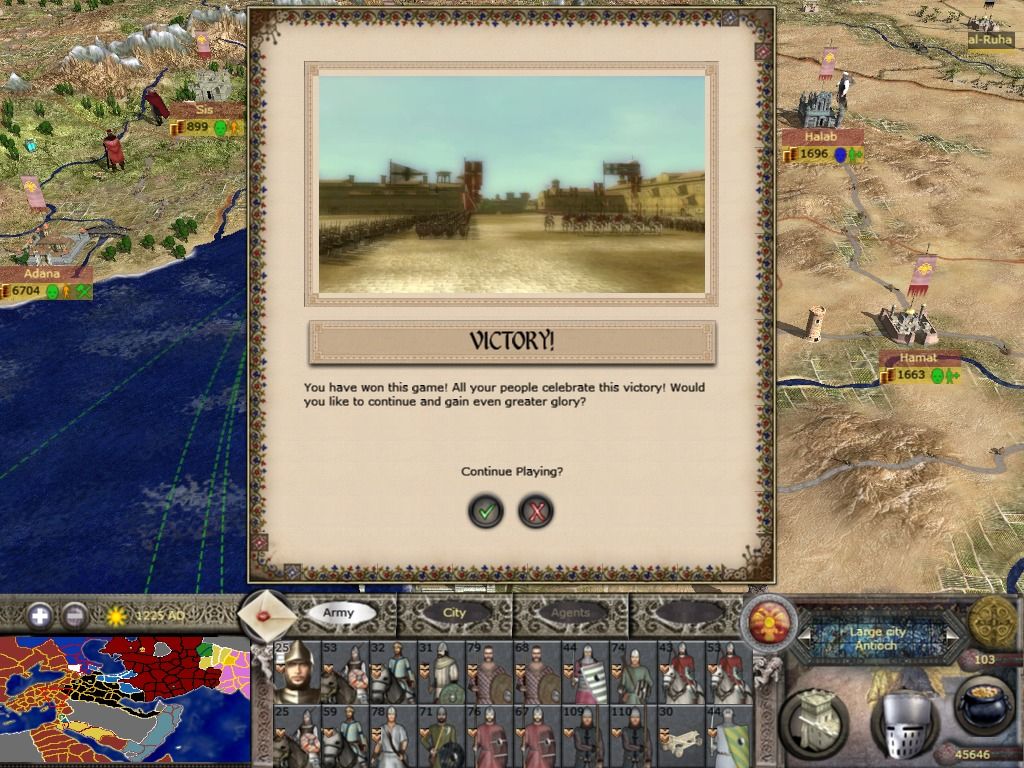Screen dimensions: 1024x768
Task: Zoom in the minimap with the plus button
Action: [40, 615]
